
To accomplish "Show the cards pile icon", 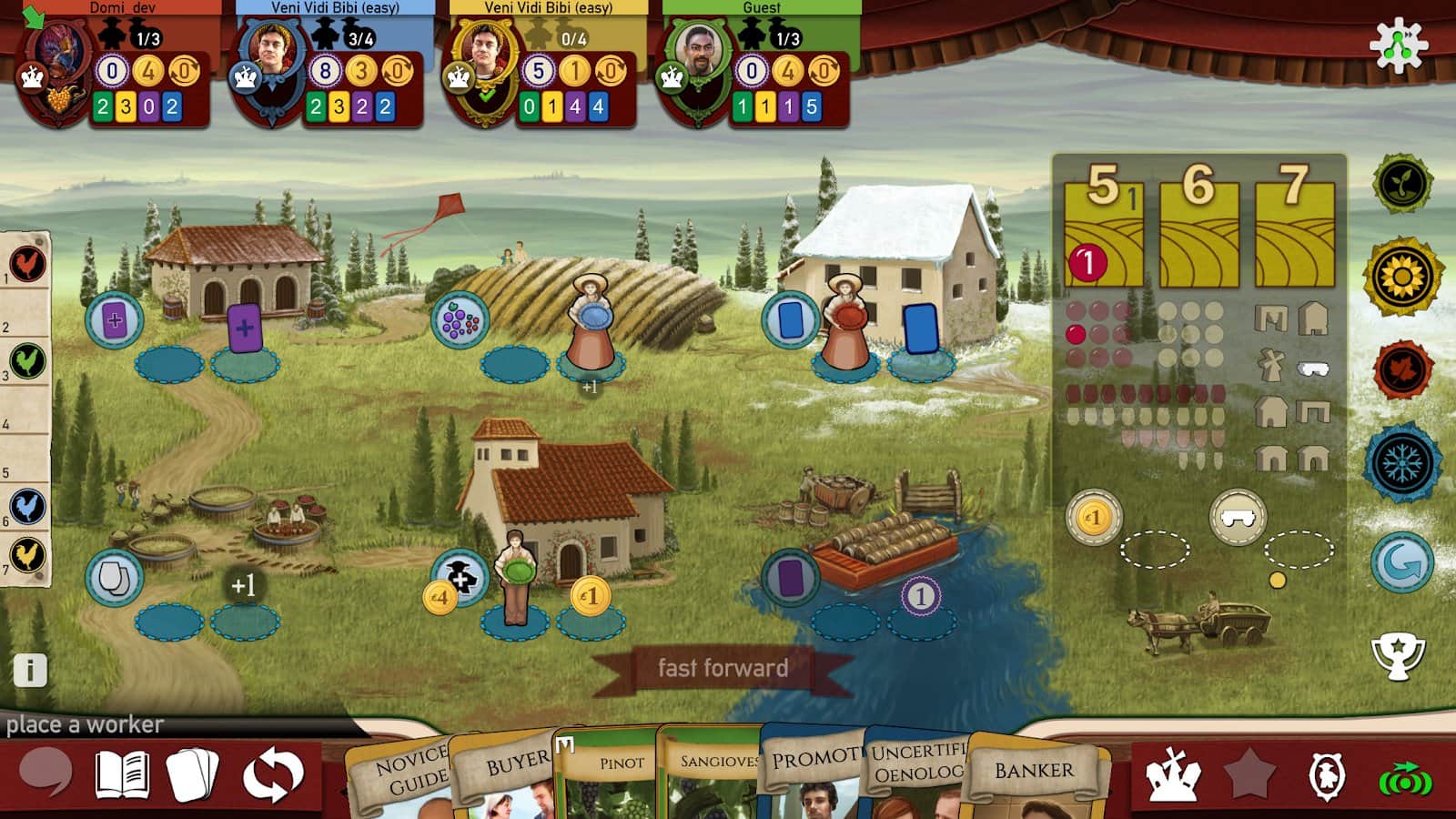I will click(x=193, y=775).
